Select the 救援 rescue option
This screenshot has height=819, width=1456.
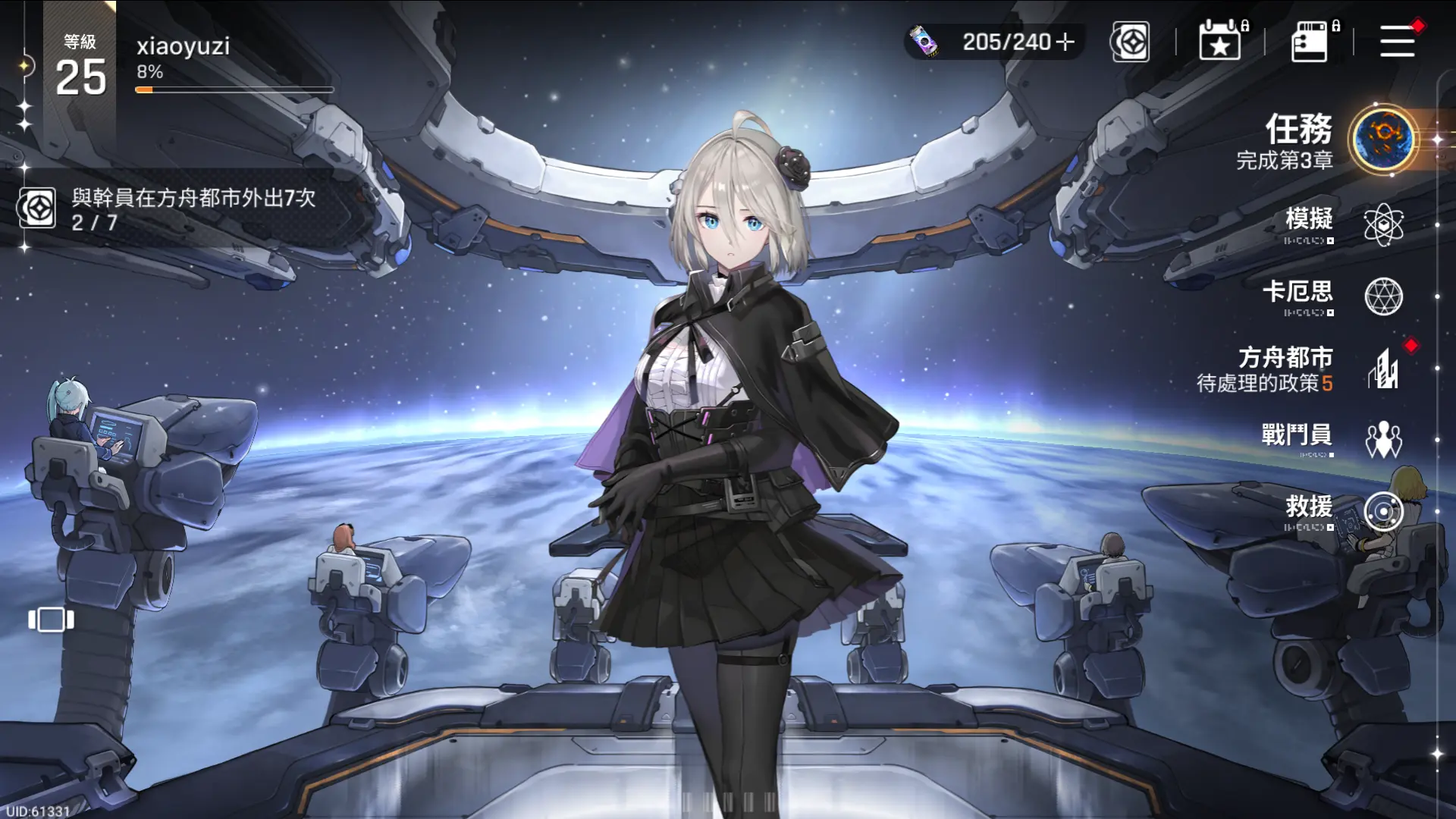(x=1382, y=512)
